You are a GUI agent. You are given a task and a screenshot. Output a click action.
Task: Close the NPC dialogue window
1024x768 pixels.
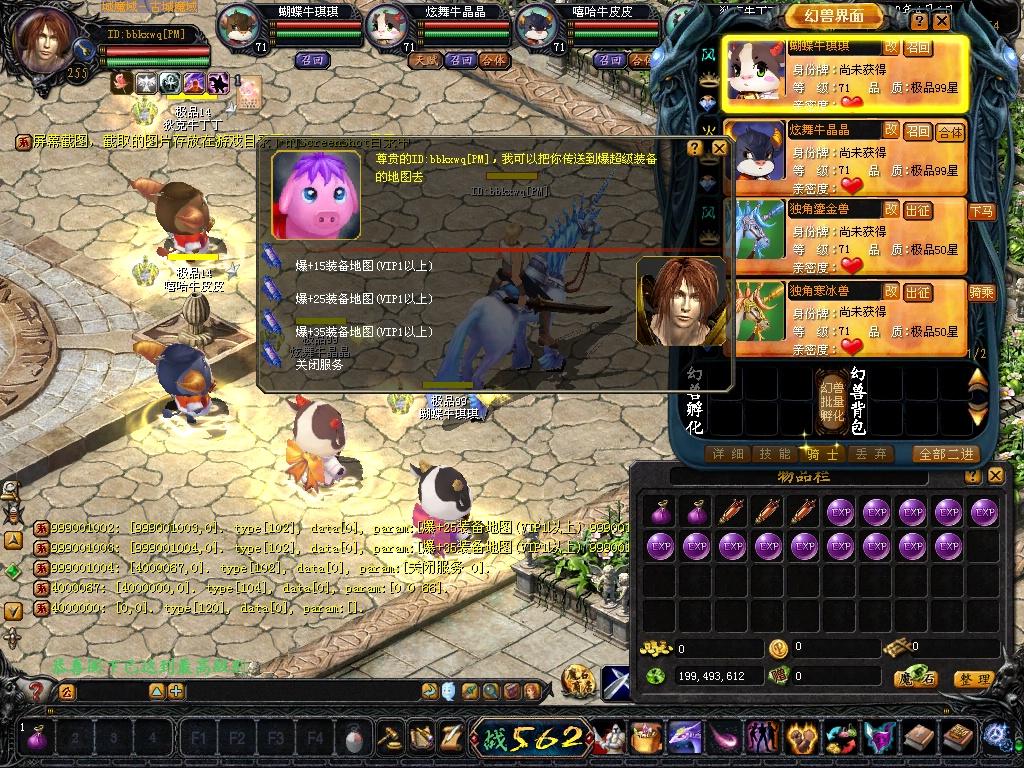pyautogui.click(x=719, y=148)
